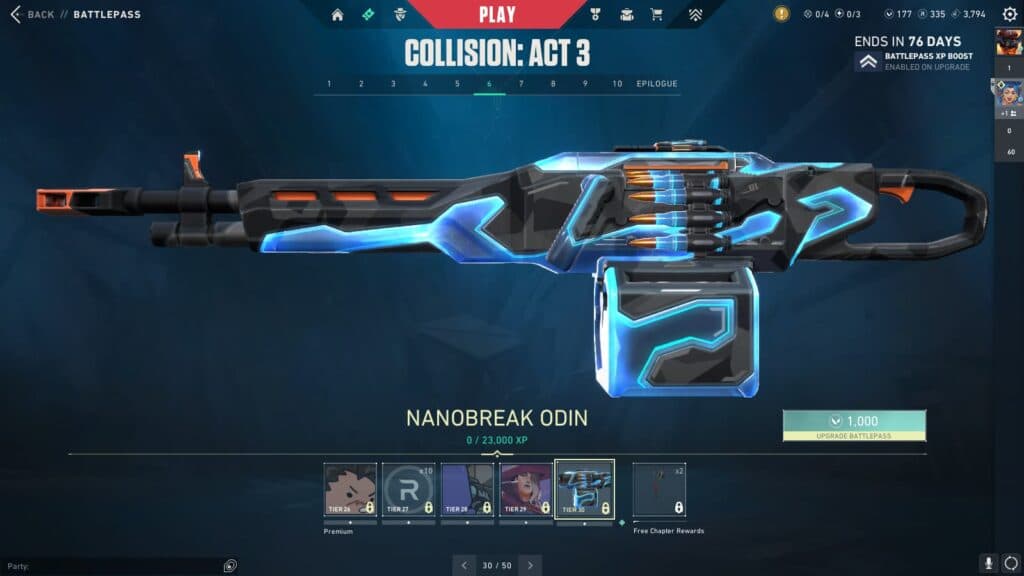
Task: Switch to chapter 10 tab
Action: 617,84
